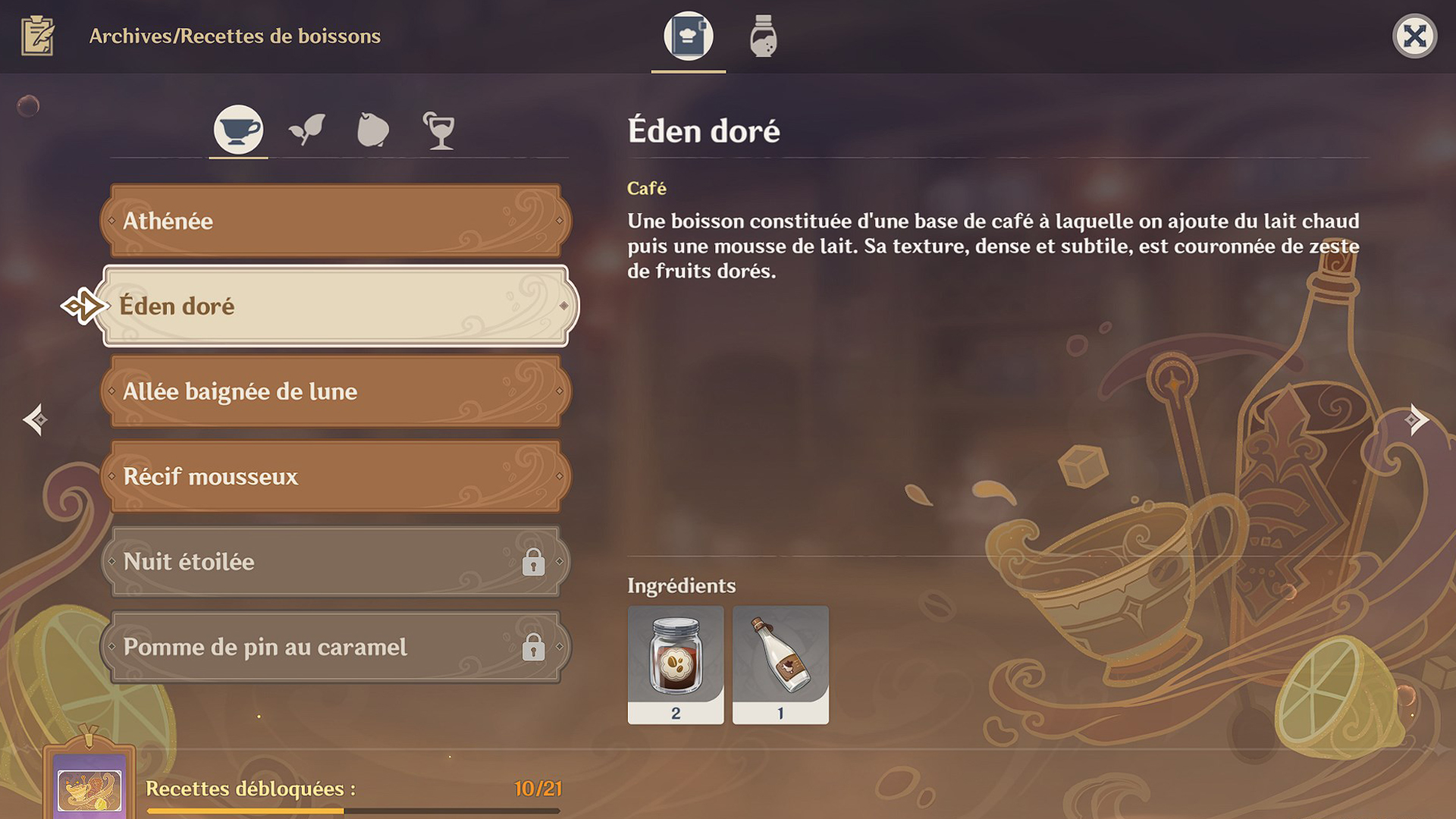Open the tea leaf drinks category
The height and width of the screenshot is (819, 1456).
pos(306,129)
